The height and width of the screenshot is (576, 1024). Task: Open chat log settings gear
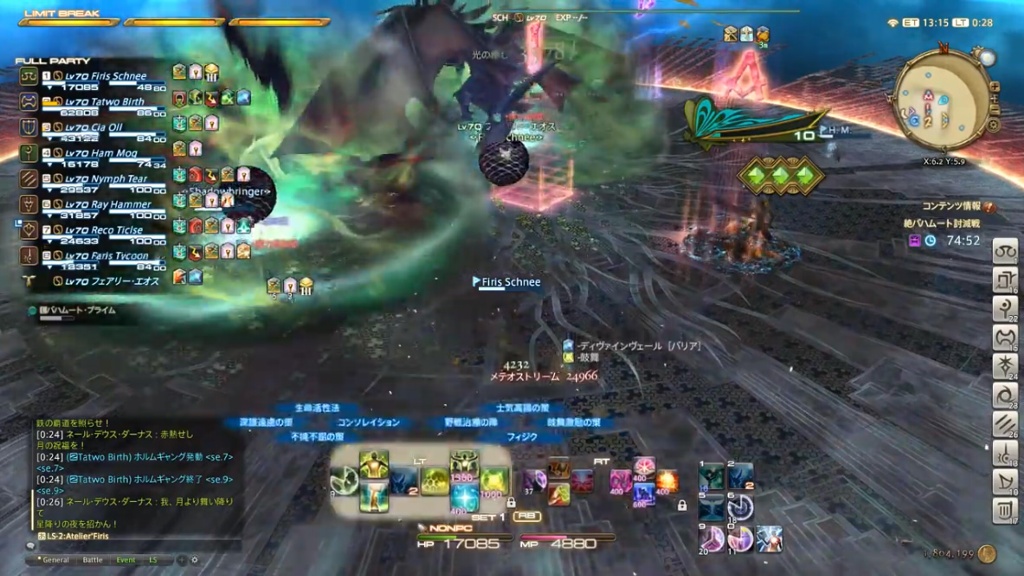click(x=194, y=560)
